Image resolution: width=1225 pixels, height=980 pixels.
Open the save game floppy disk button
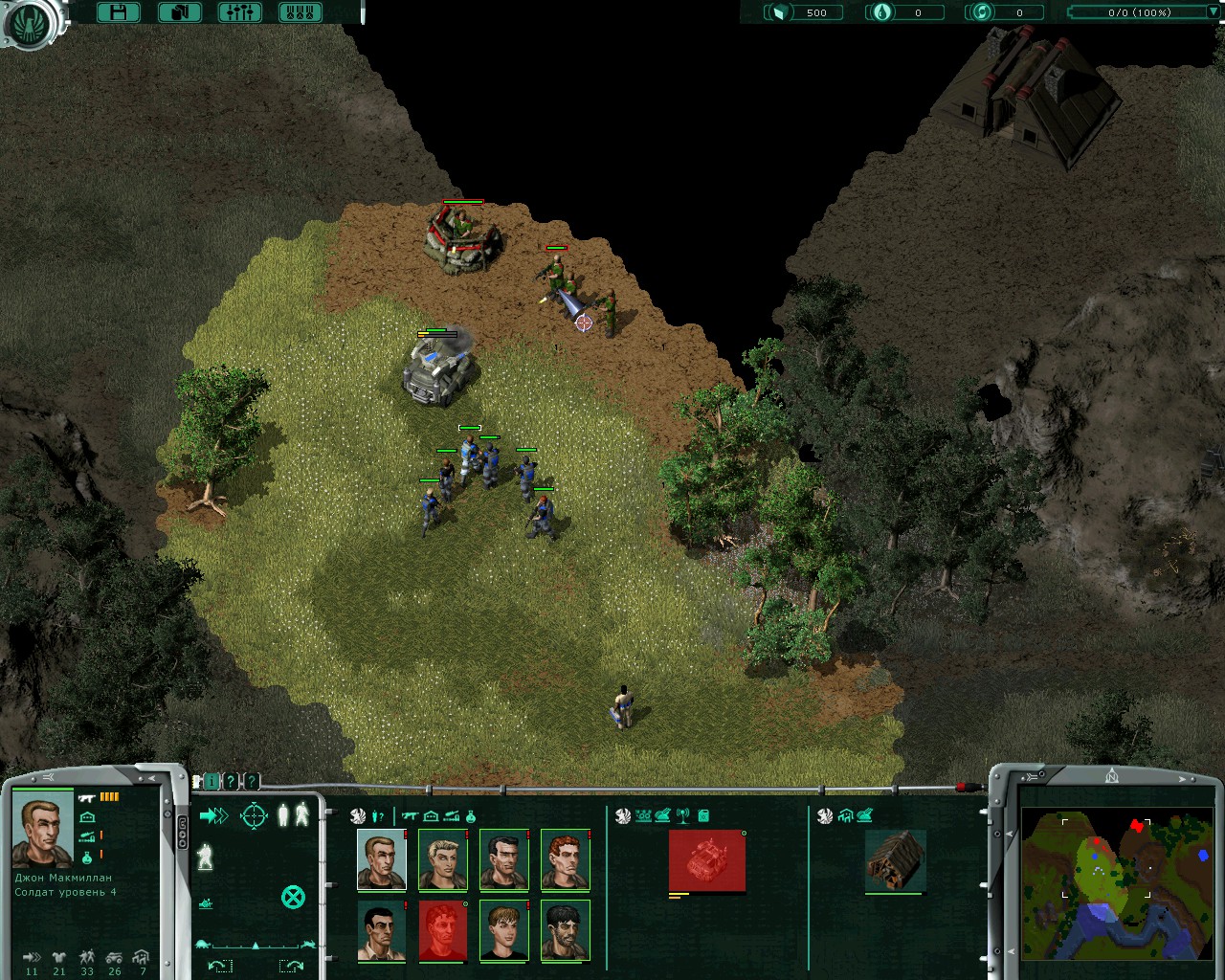(119, 12)
